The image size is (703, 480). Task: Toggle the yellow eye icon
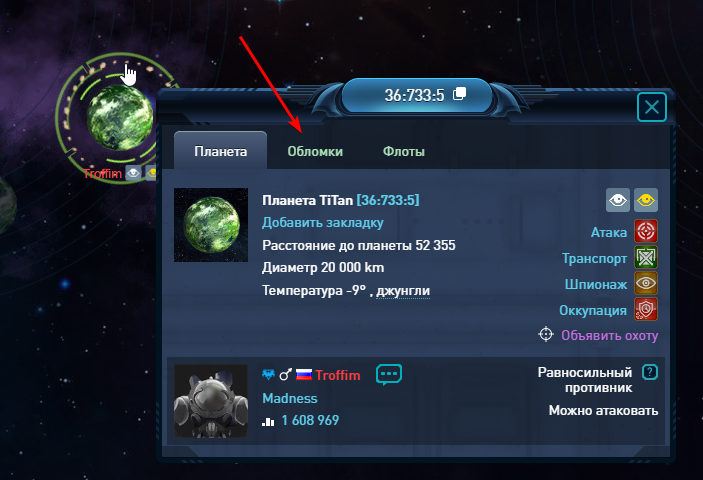point(646,201)
